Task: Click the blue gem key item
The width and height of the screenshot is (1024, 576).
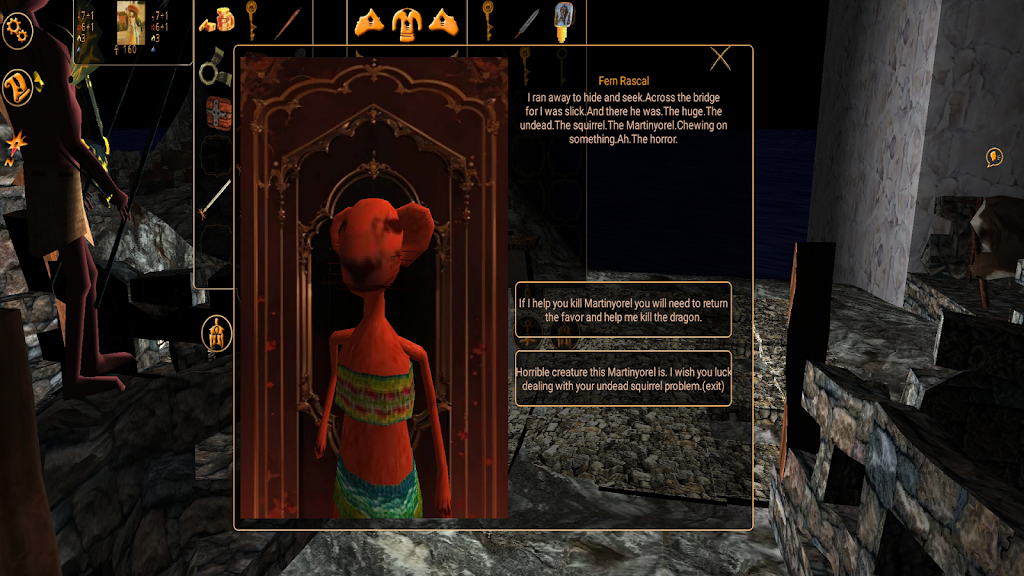Action: click(567, 21)
